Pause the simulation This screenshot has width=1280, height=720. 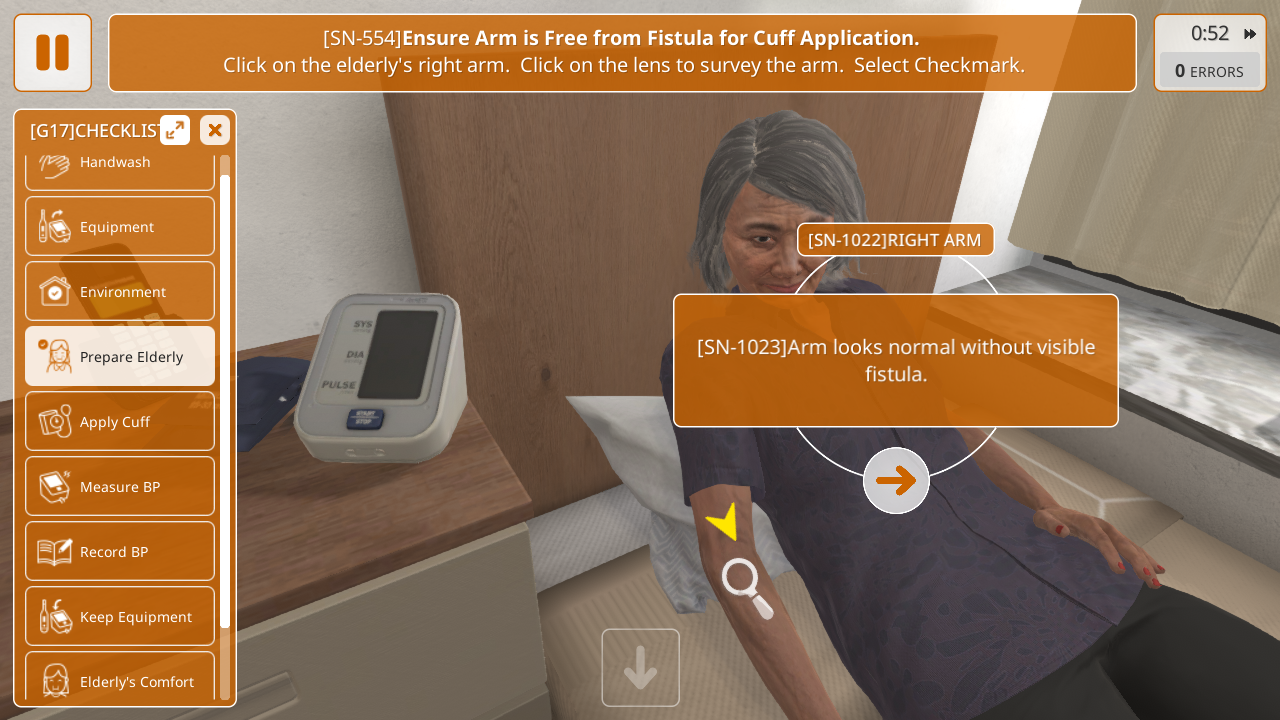click(x=52, y=52)
